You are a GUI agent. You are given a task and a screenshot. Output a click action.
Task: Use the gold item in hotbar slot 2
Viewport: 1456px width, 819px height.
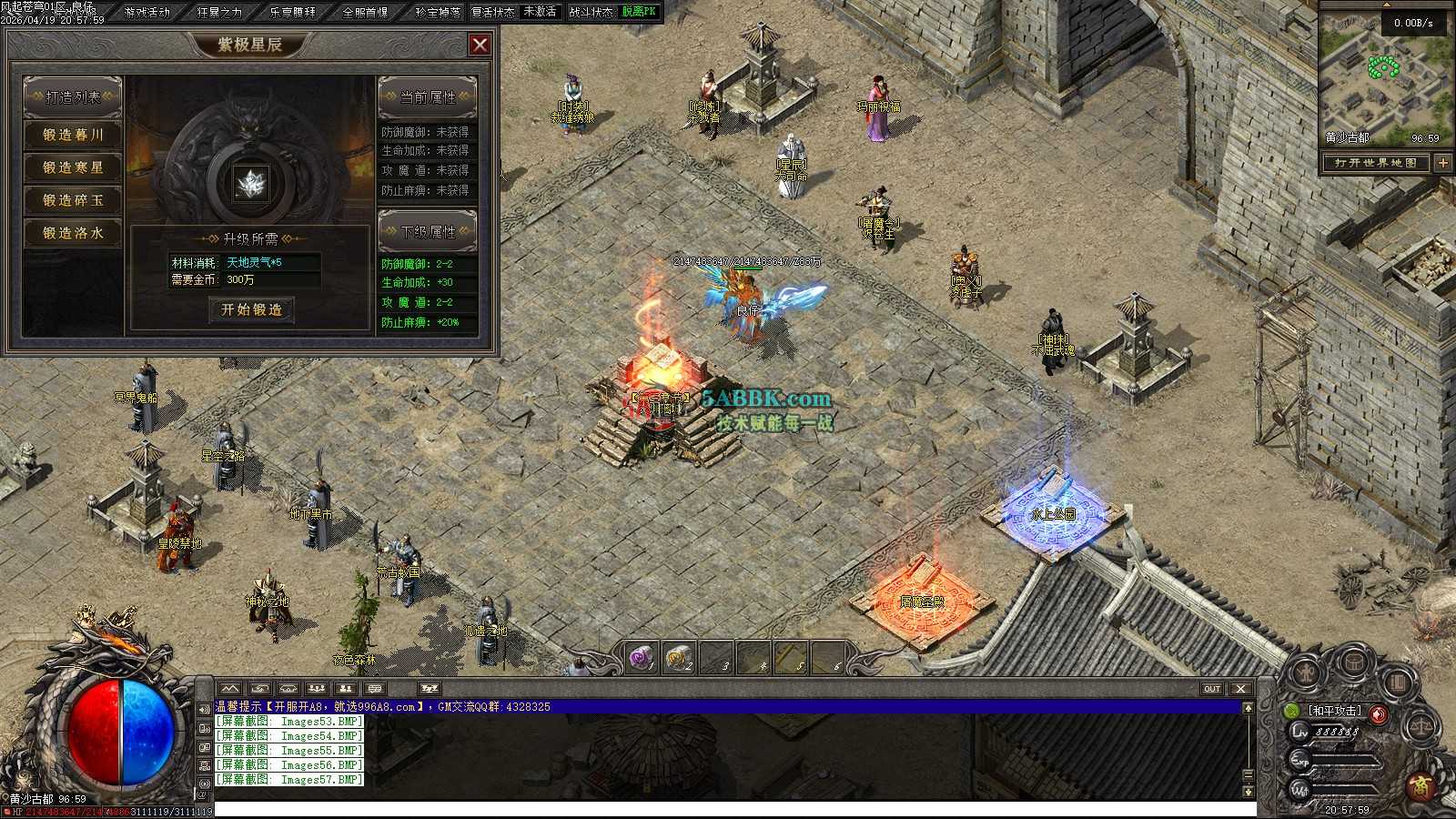678,657
